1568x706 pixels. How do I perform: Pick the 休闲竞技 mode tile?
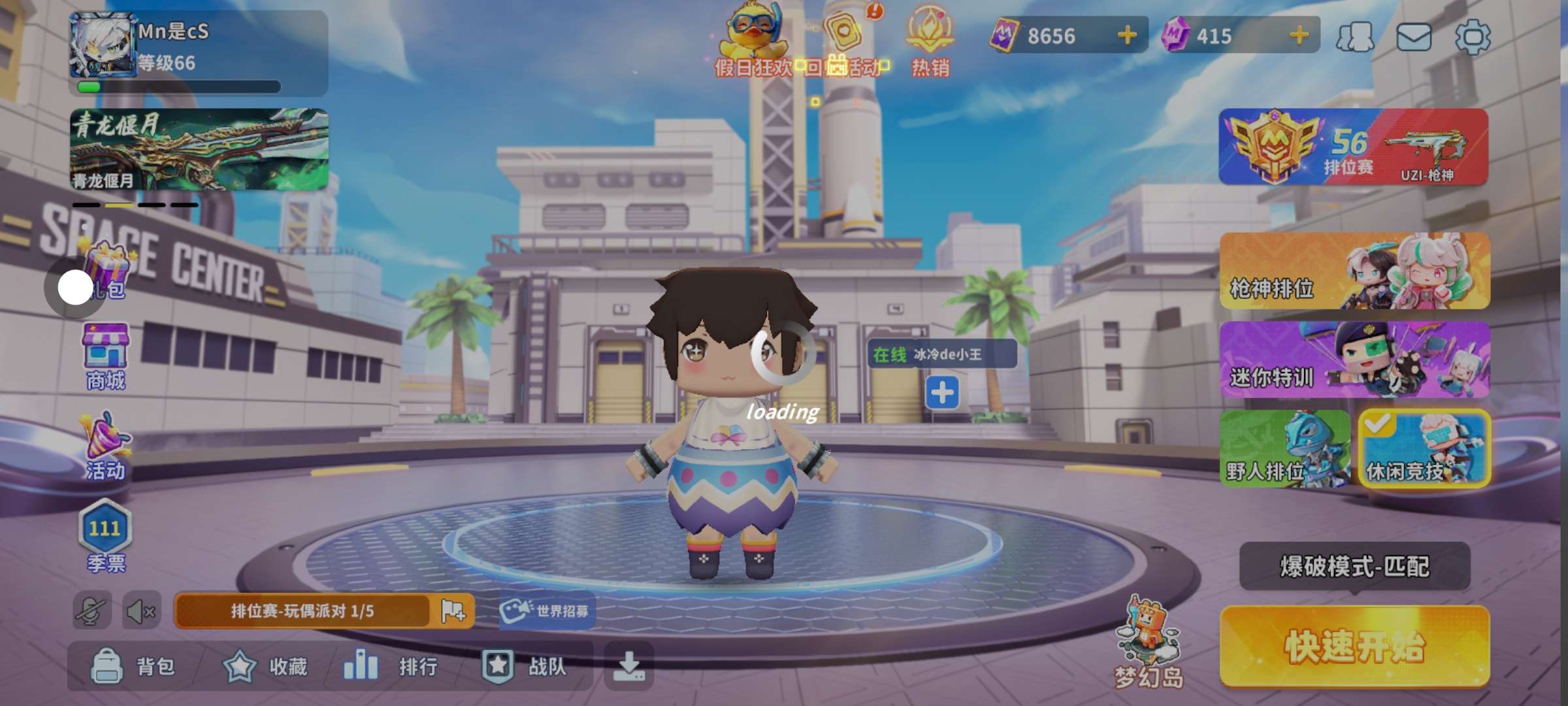[1424, 448]
